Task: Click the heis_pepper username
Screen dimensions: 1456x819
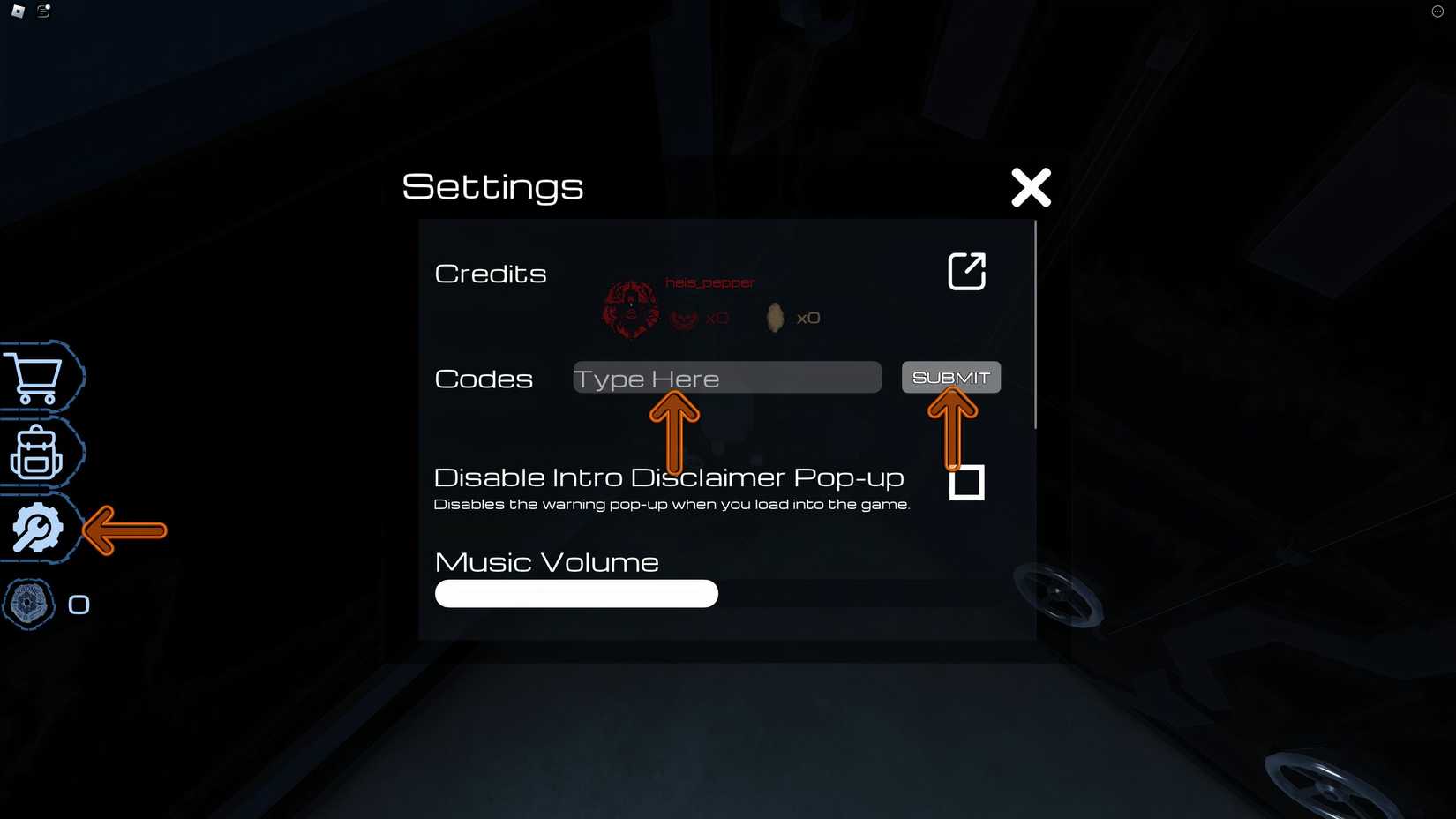Action: pyautogui.click(x=709, y=282)
